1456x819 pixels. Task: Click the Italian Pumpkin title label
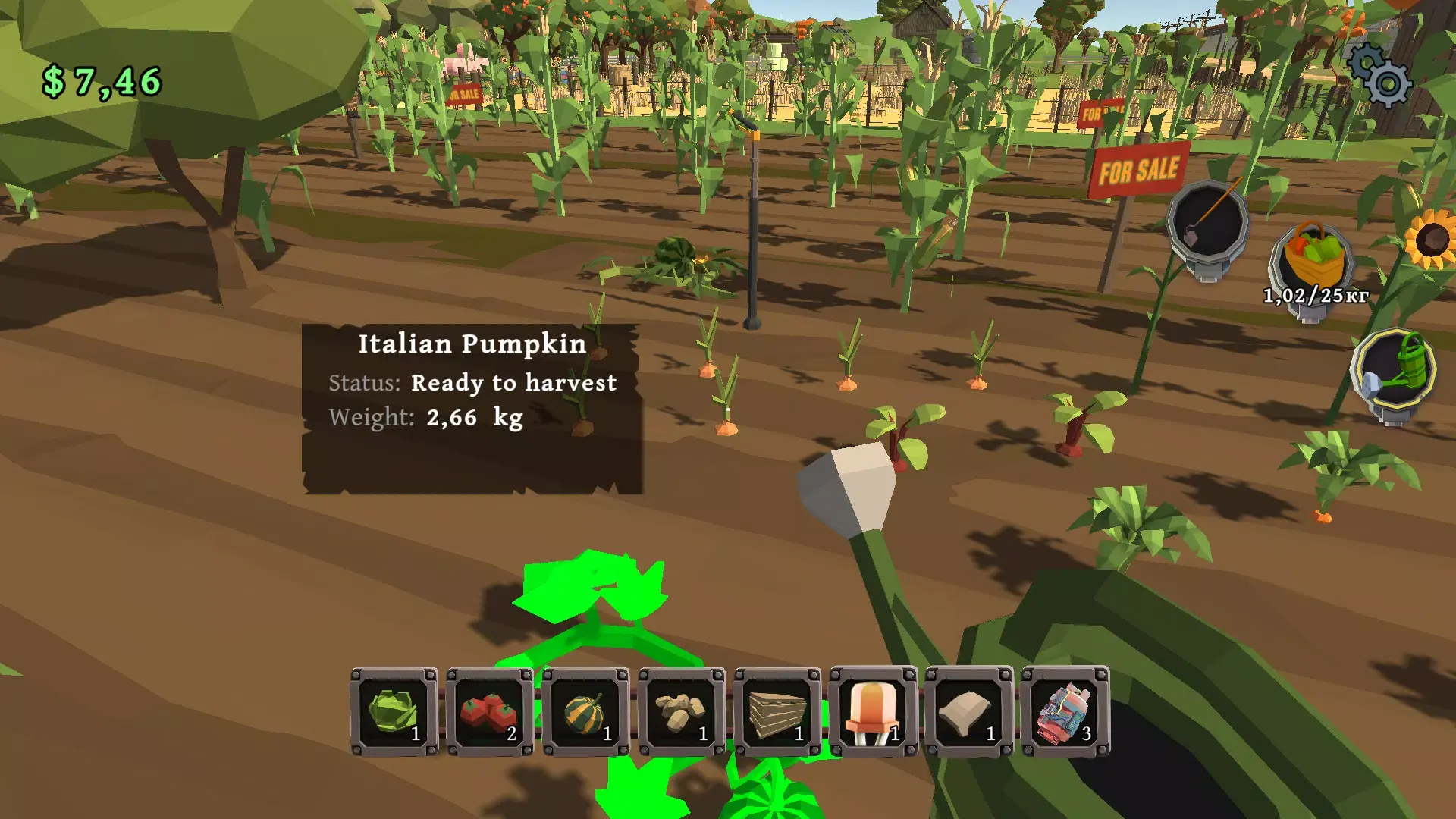point(471,344)
